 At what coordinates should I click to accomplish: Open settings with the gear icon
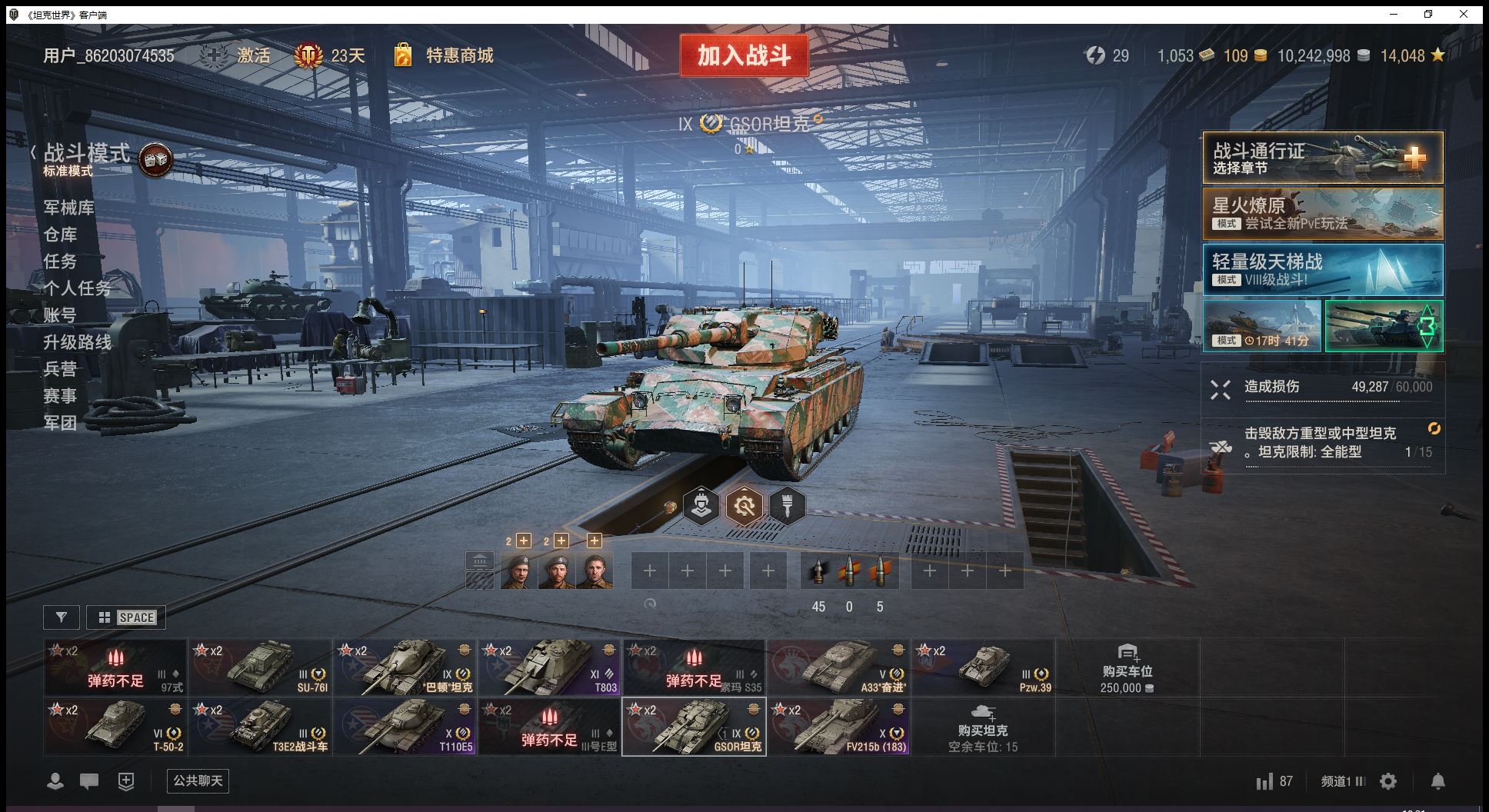click(1388, 781)
